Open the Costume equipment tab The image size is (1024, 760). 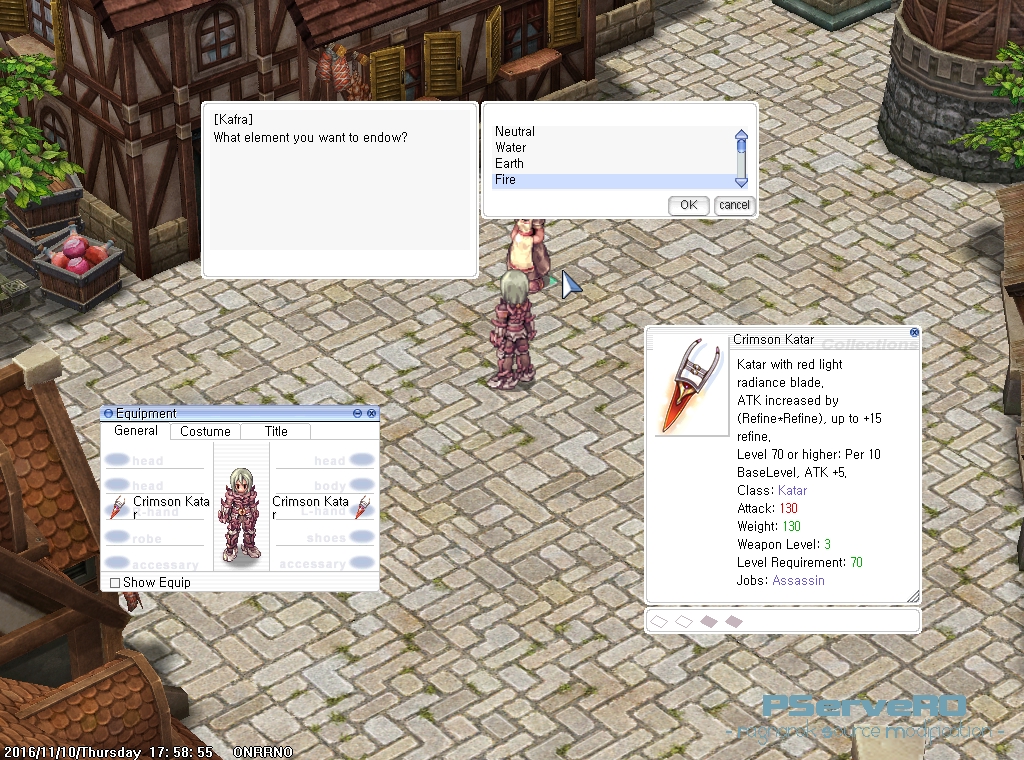[x=205, y=432]
